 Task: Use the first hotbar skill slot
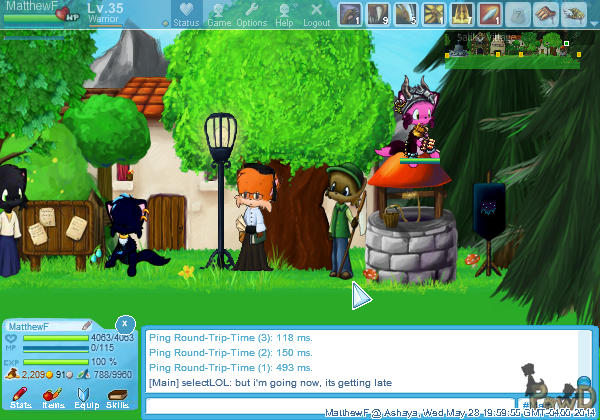click(x=350, y=14)
